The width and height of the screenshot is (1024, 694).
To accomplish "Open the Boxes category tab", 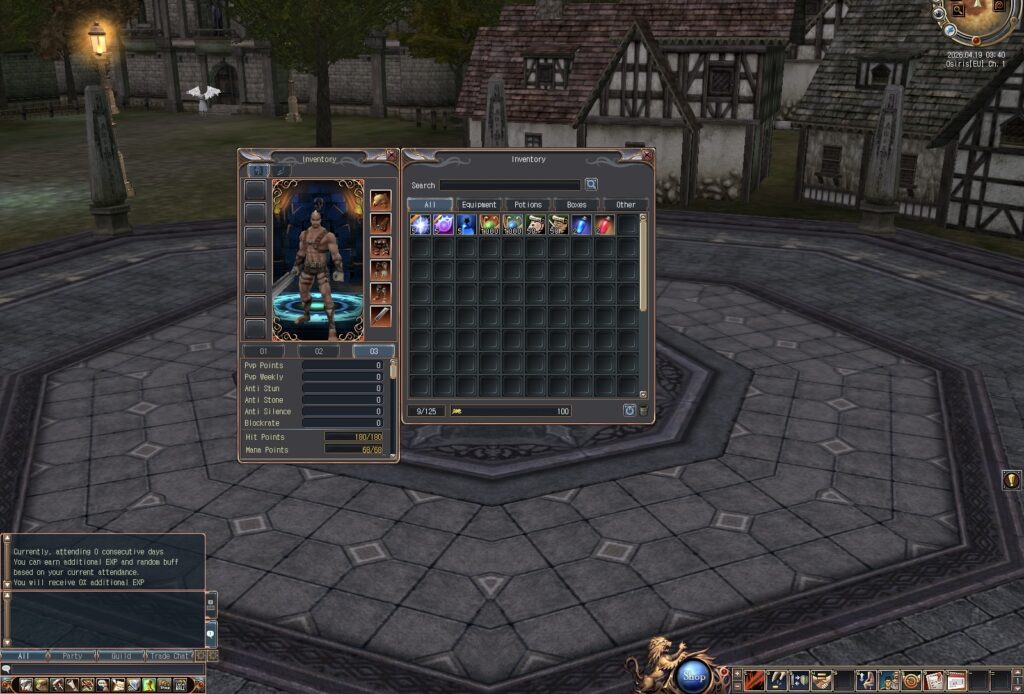I will pos(577,205).
